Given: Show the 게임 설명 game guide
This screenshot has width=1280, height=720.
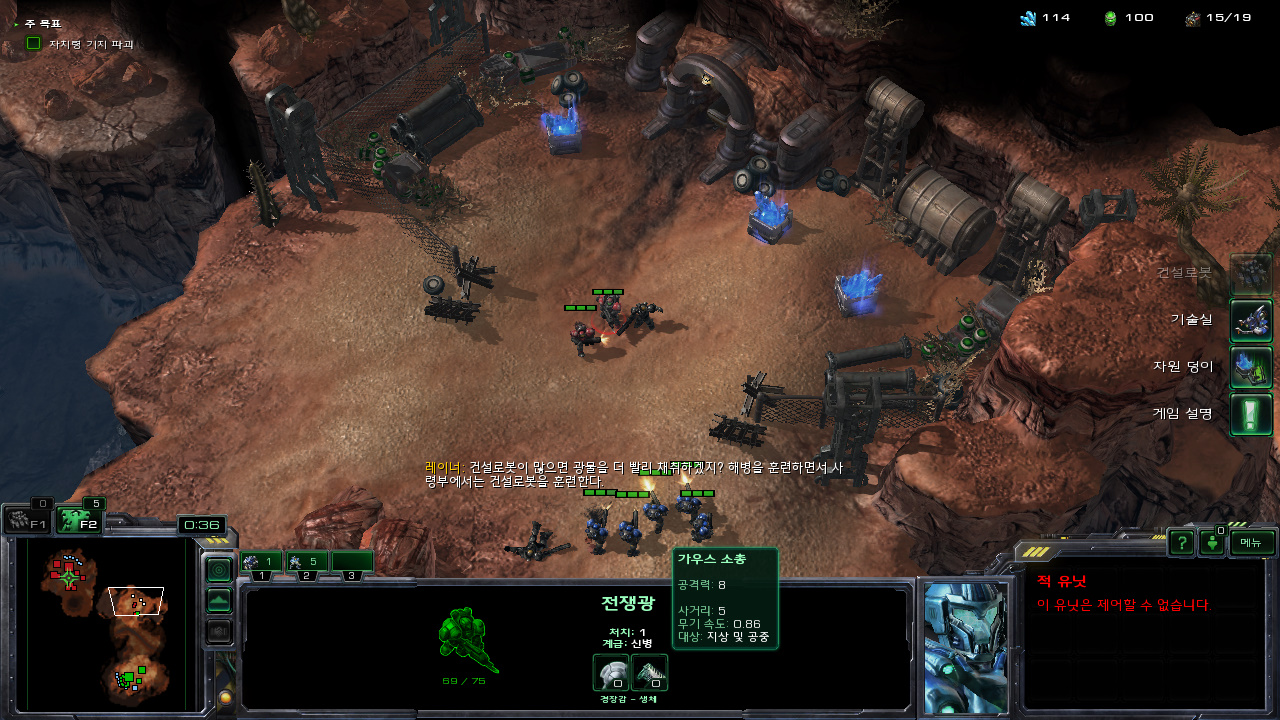Looking at the screenshot, I should pyautogui.click(x=1251, y=414).
